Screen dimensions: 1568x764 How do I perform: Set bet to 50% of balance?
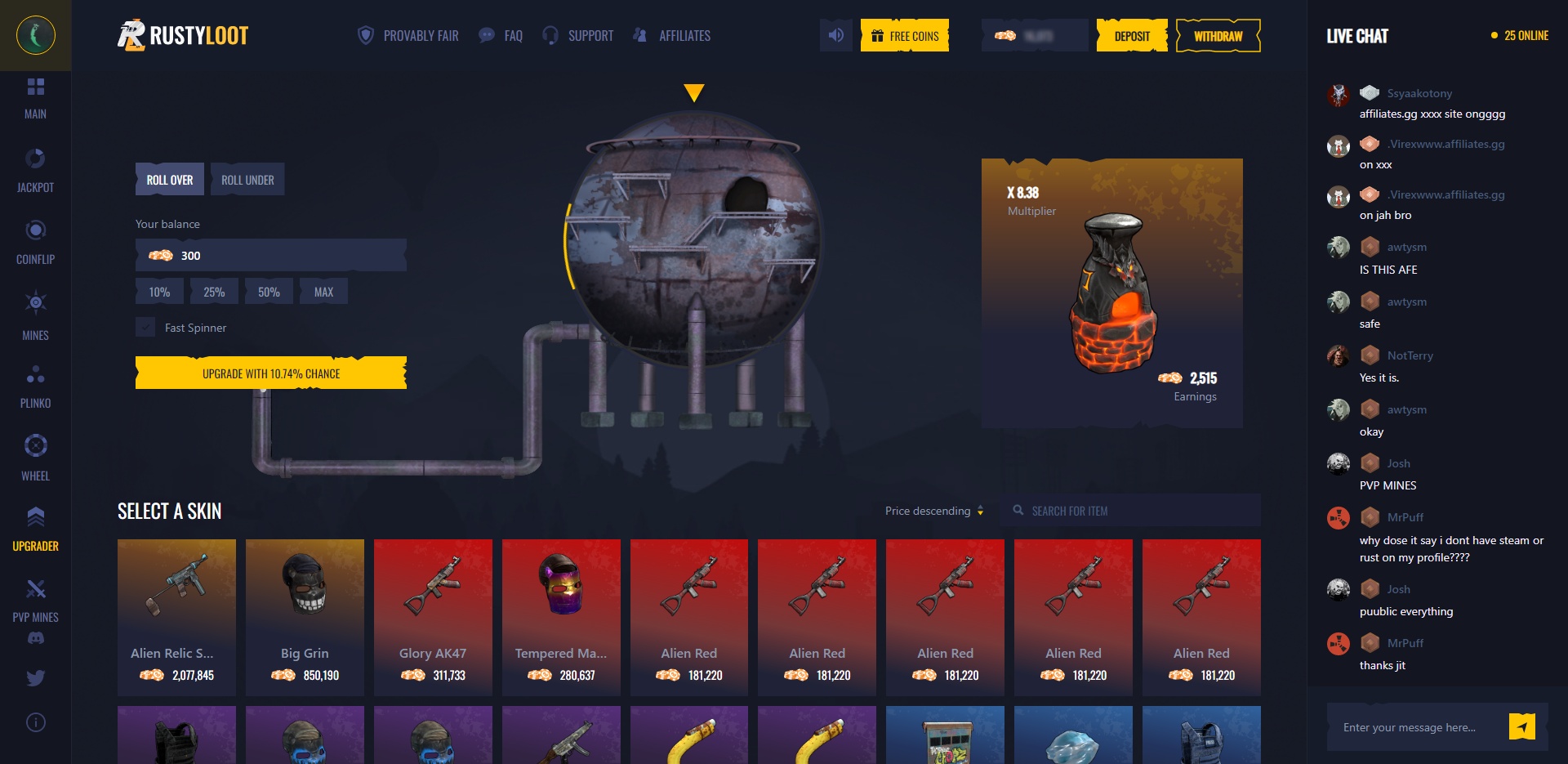click(269, 291)
